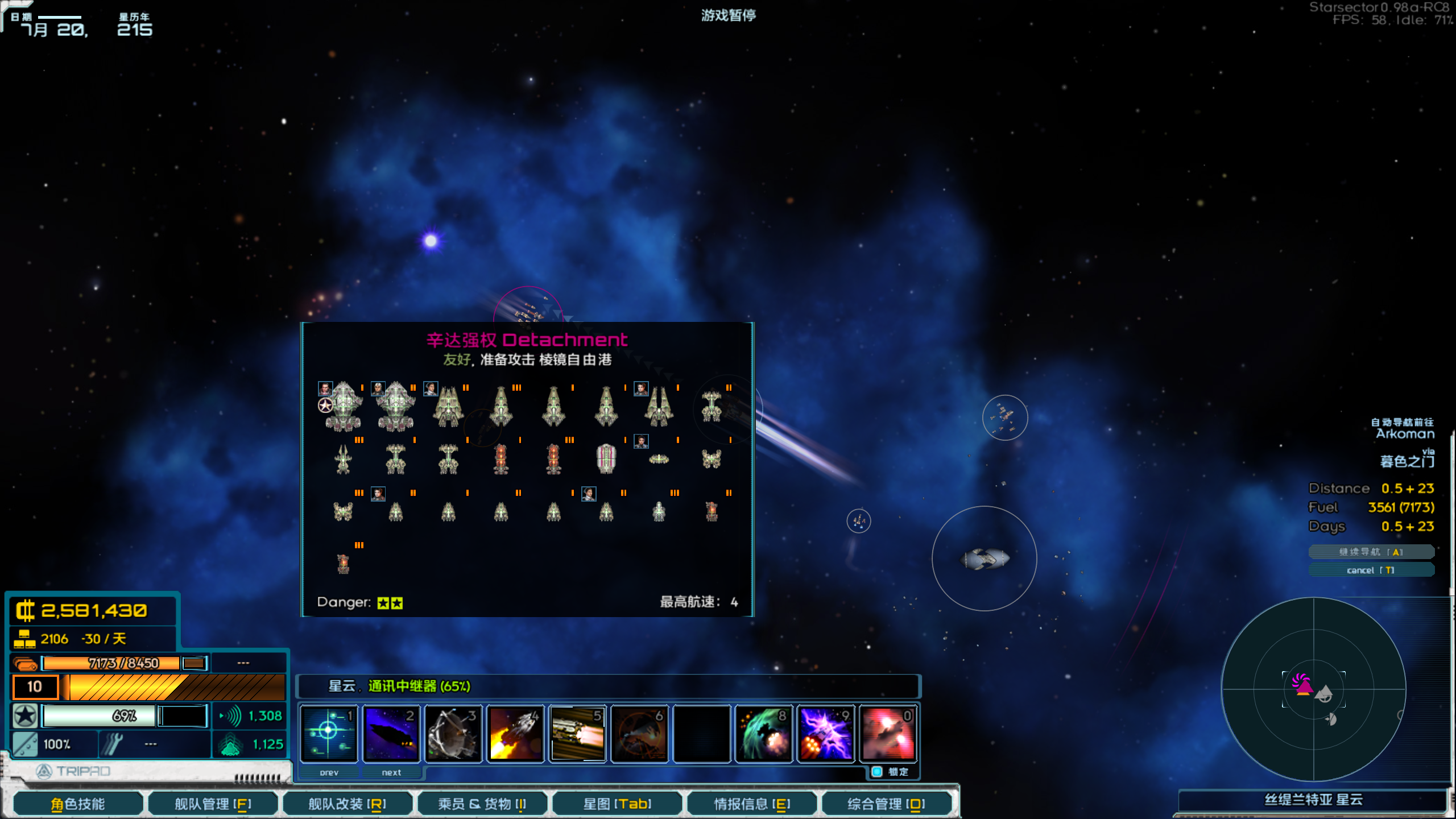Image resolution: width=1456 pixels, height=819 pixels.
Task: Resume autopilot with 继续导航 button
Action: (x=1371, y=552)
